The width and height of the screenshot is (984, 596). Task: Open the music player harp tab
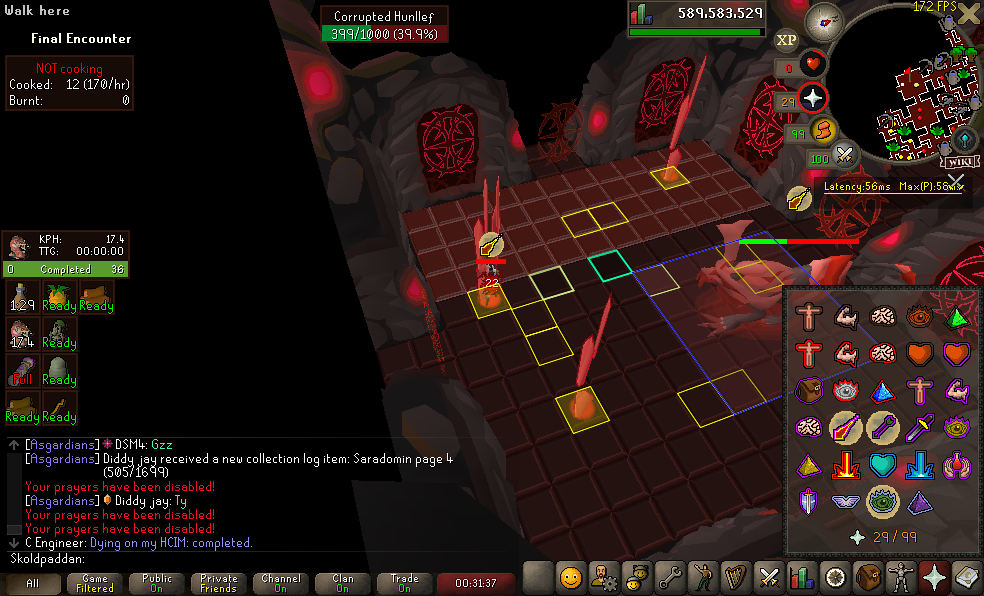[736, 577]
